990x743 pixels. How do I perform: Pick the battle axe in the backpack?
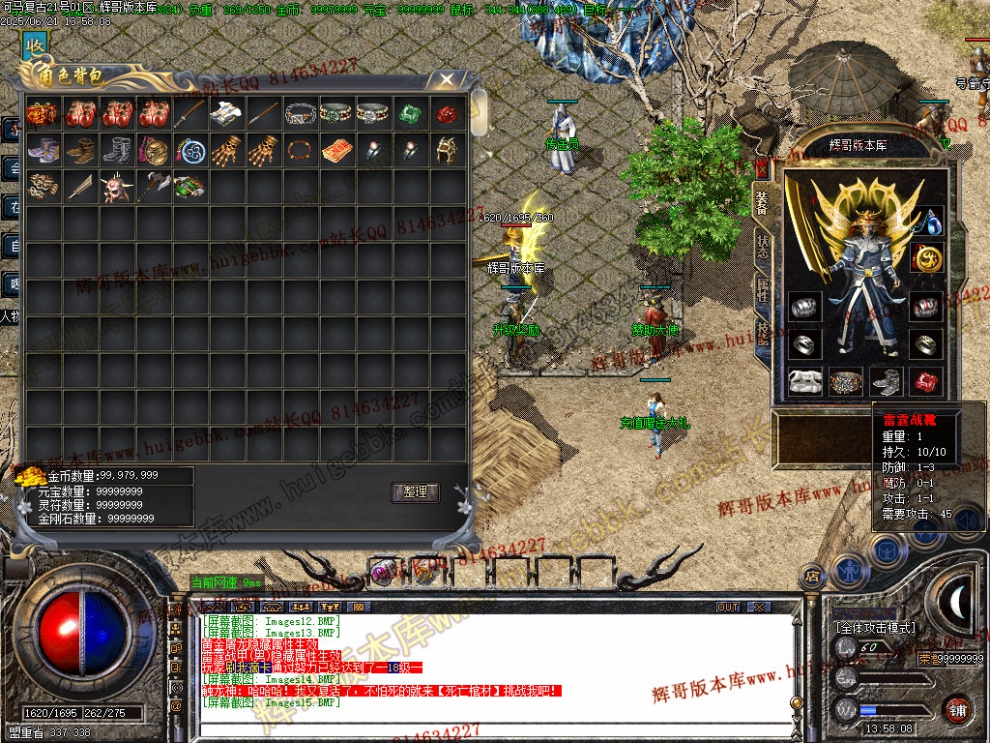click(x=153, y=186)
